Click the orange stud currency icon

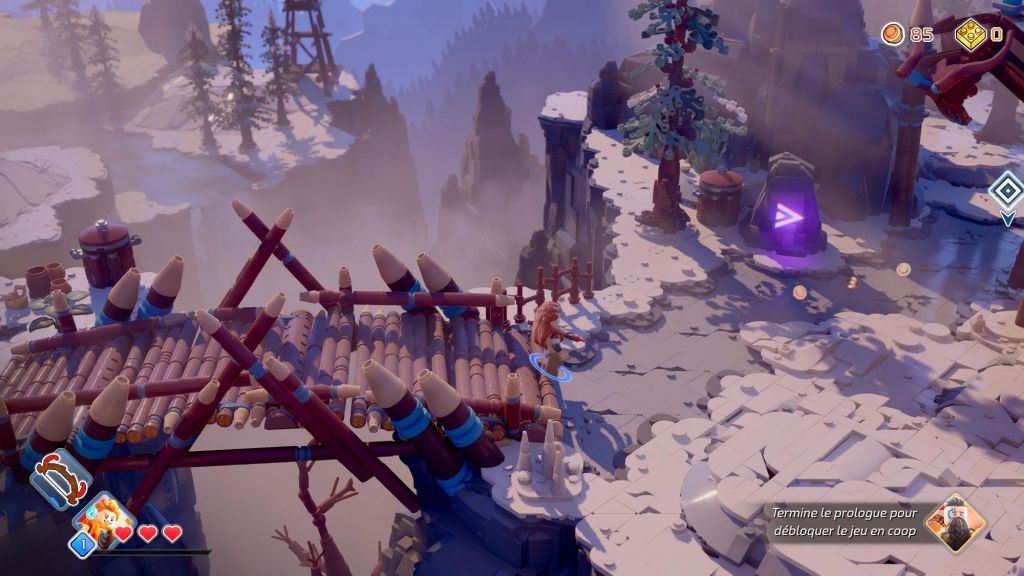(x=892, y=35)
